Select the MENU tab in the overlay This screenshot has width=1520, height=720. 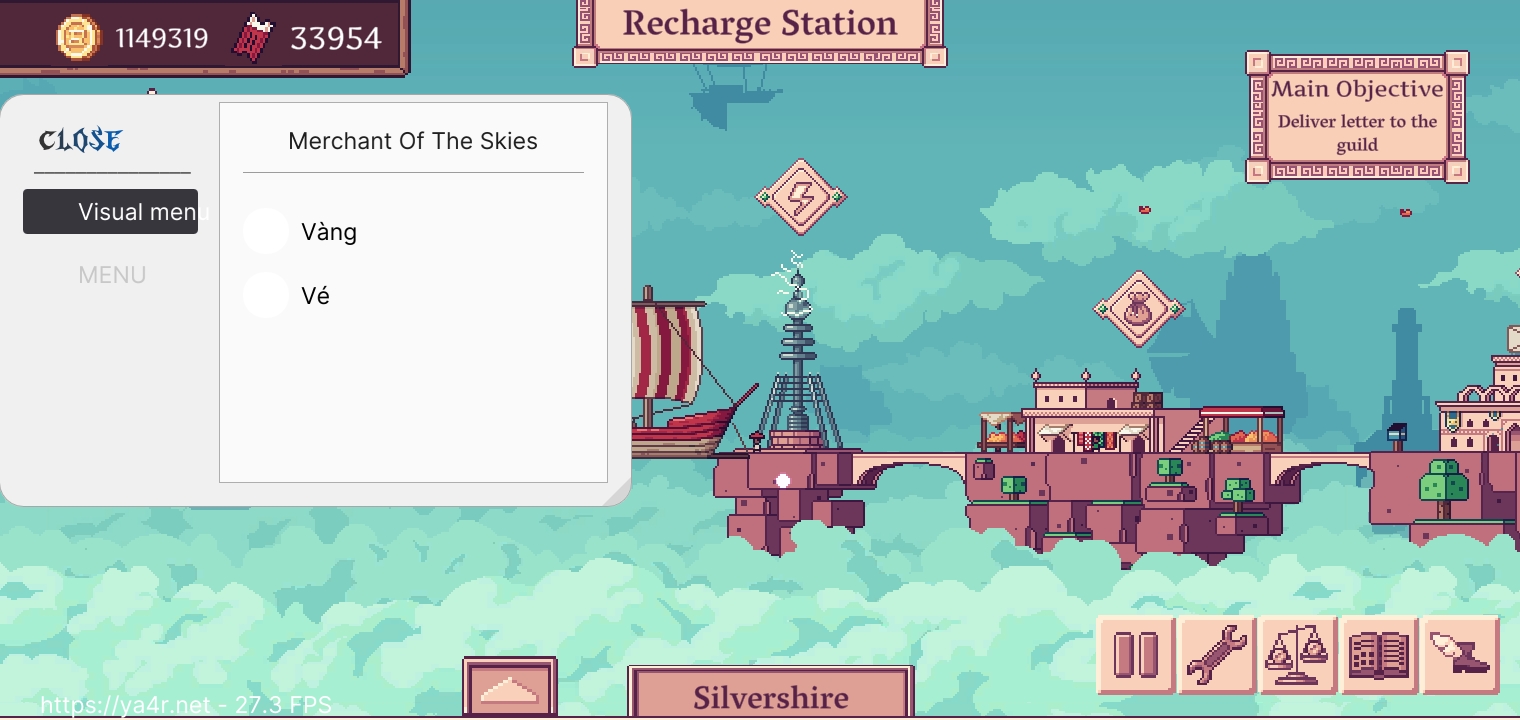(112, 275)
